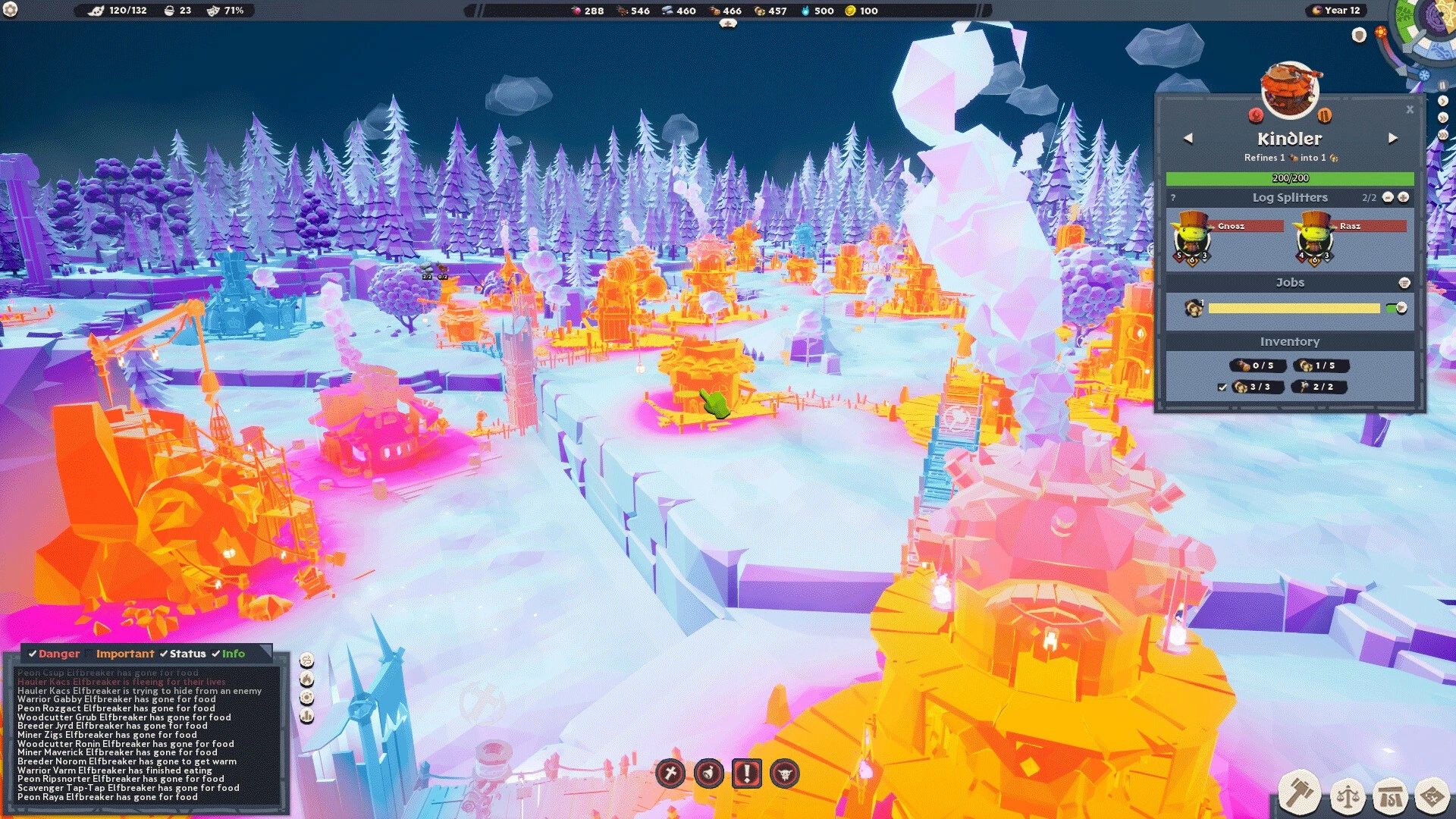Open the build menu hammer button
The image size is (1456, 819).
pyautogui.click(x=1300, y=793)
